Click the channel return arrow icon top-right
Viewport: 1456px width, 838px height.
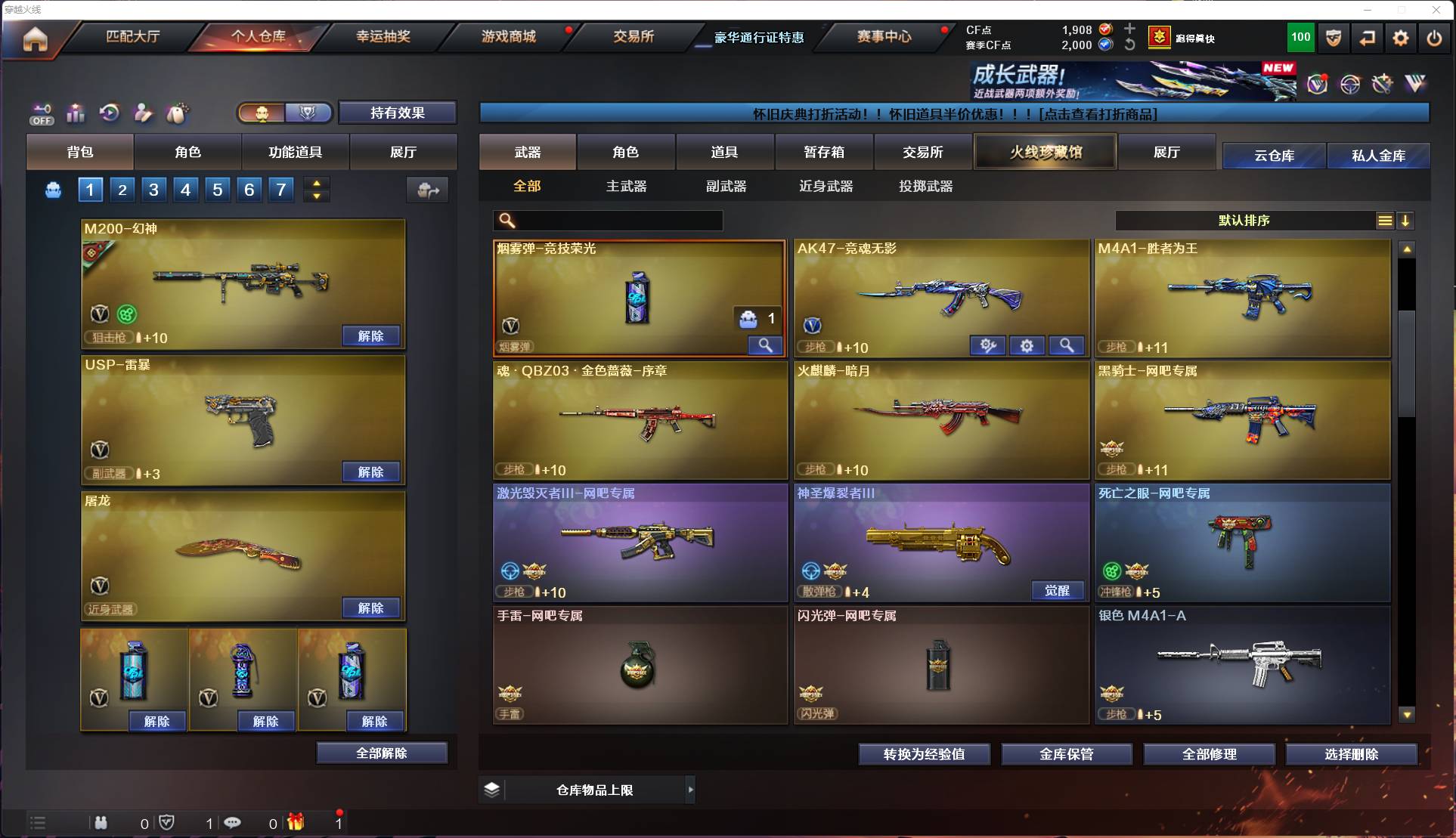[1368, 38]
